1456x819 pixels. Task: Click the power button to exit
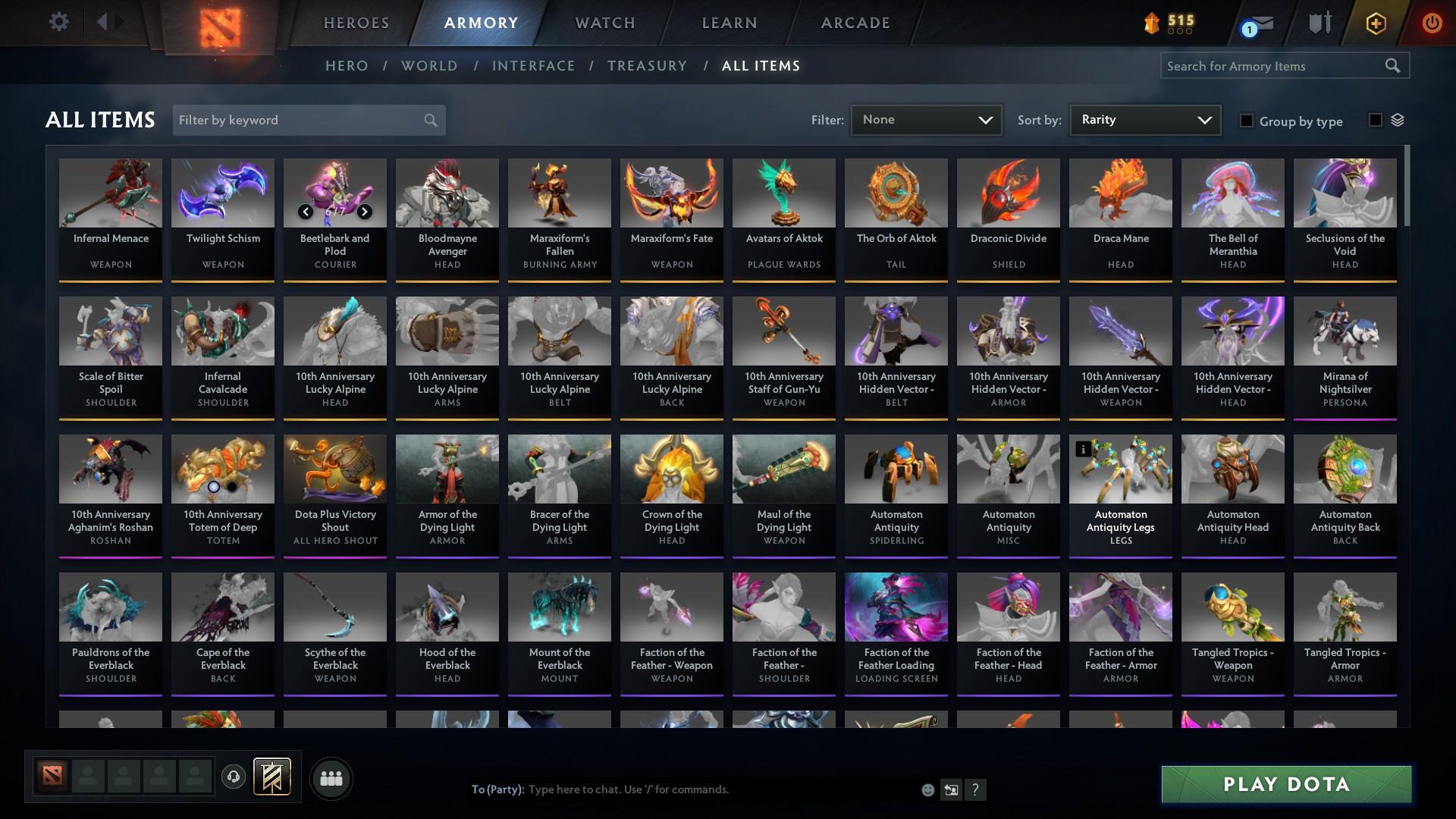click(x=1432, y=23)
